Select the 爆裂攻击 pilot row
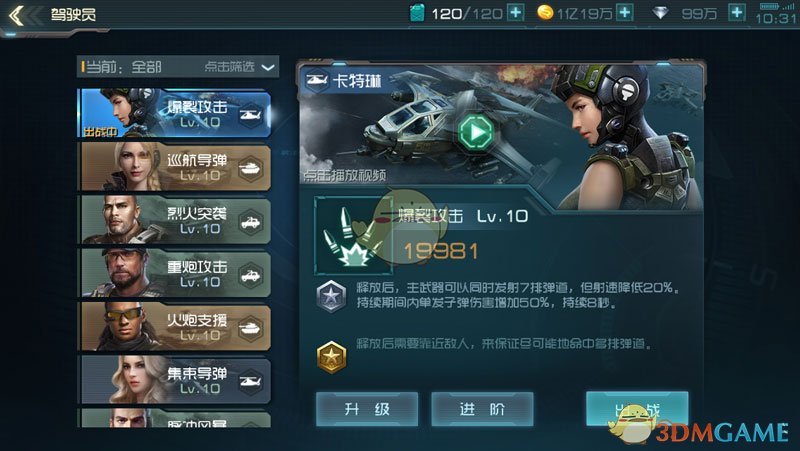 coord(175,113)
